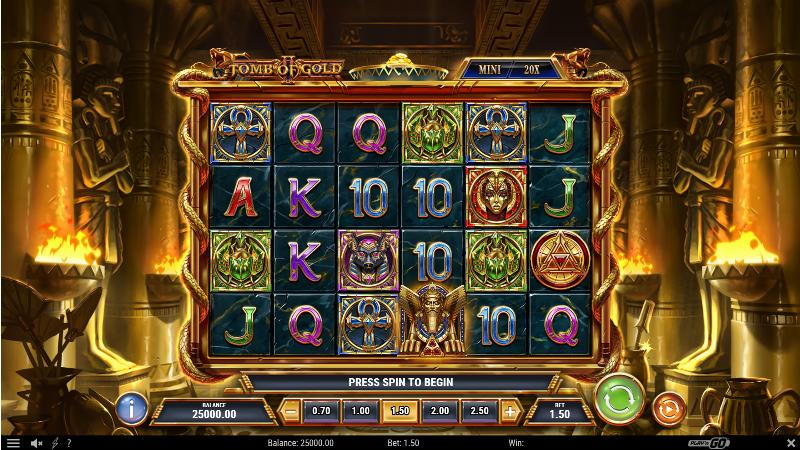Open help with the question mark
Viewport: 800px width, 450px height.
click(67, 442)
